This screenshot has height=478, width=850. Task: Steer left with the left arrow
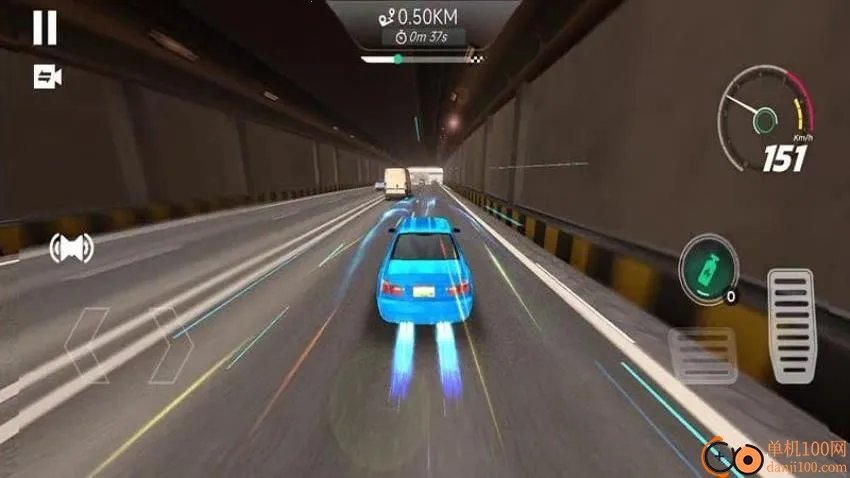coord(87,345)
